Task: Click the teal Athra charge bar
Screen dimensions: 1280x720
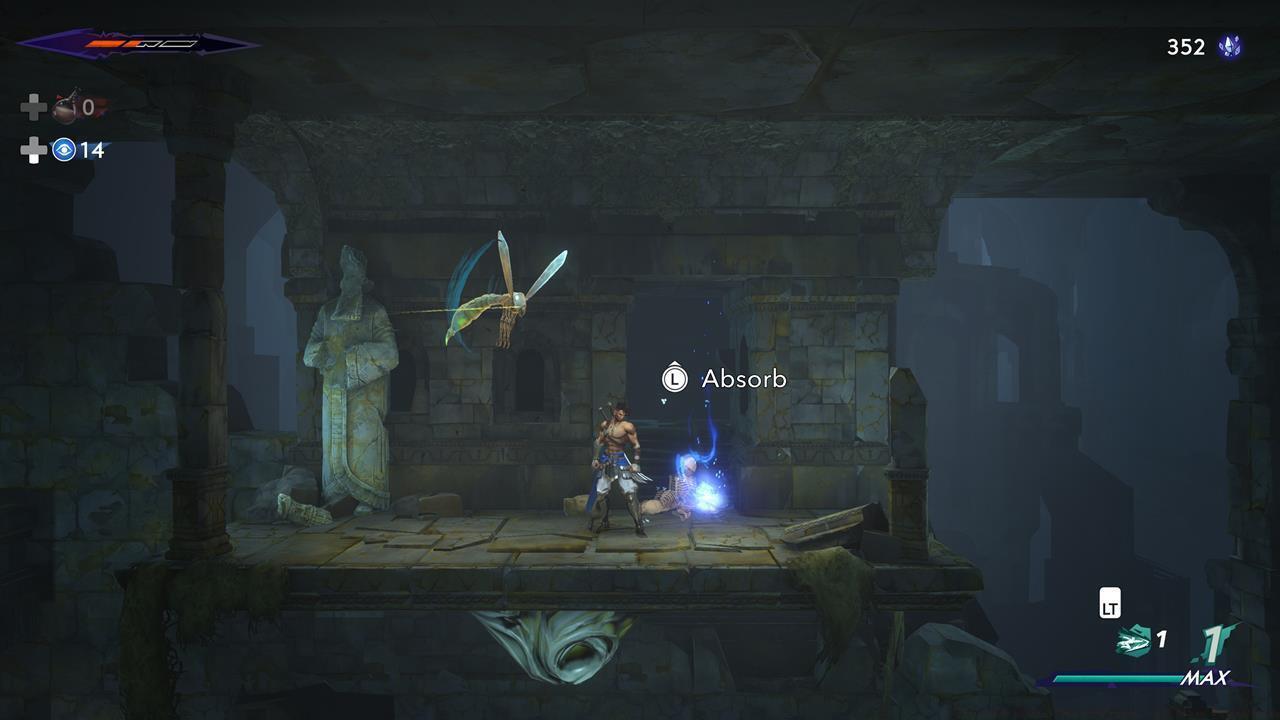Action: 1117,678
